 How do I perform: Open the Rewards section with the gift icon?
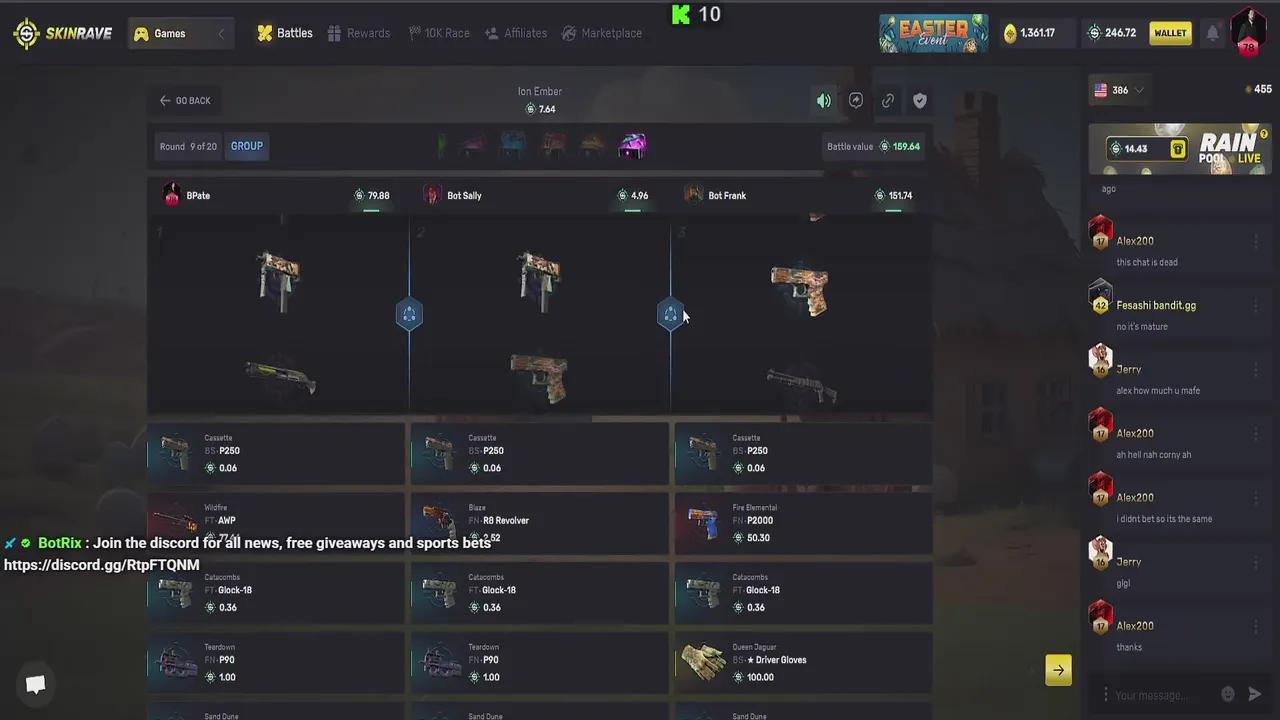(359, 33)
